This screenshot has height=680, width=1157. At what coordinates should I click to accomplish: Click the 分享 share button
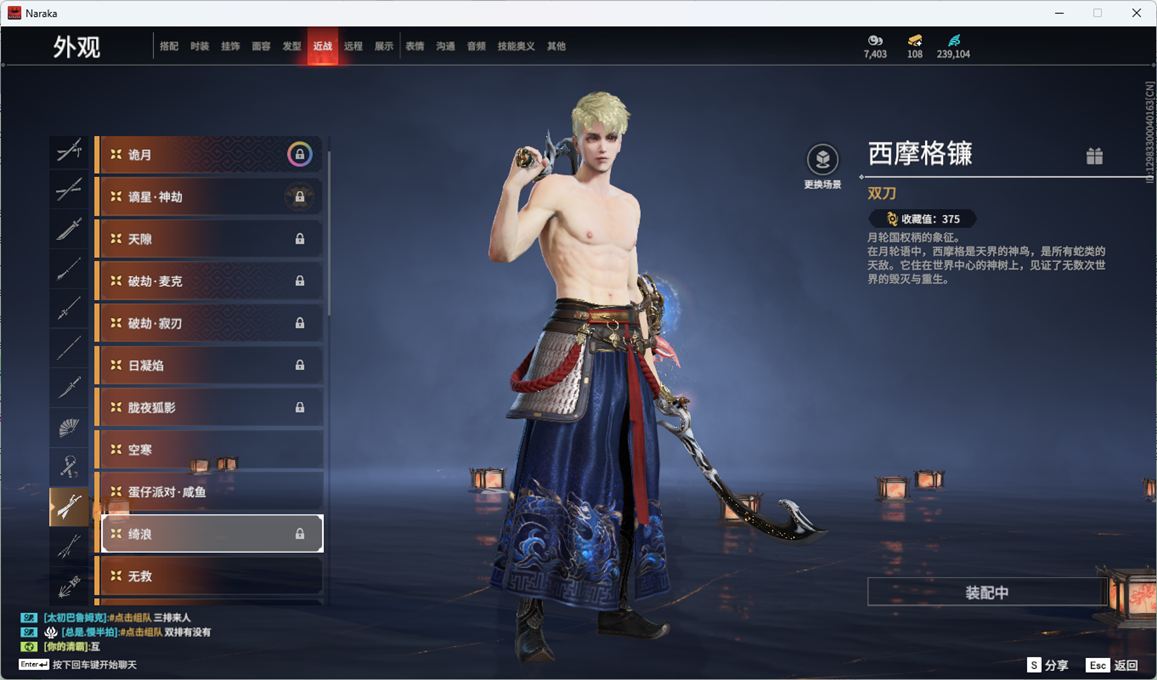coord(1048,665)
